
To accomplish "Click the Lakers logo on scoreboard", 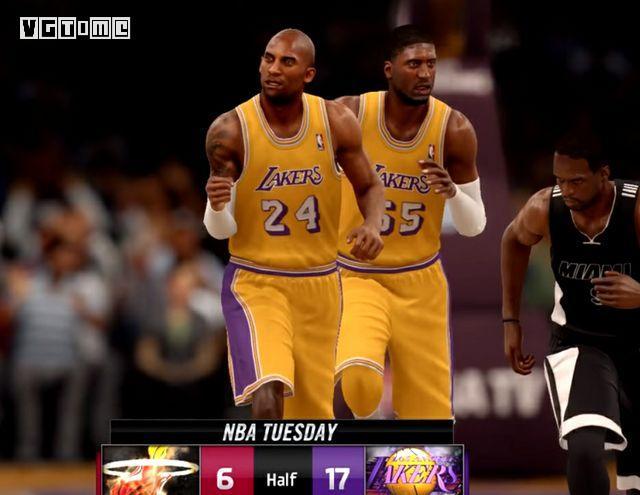I will pos(413,471).
